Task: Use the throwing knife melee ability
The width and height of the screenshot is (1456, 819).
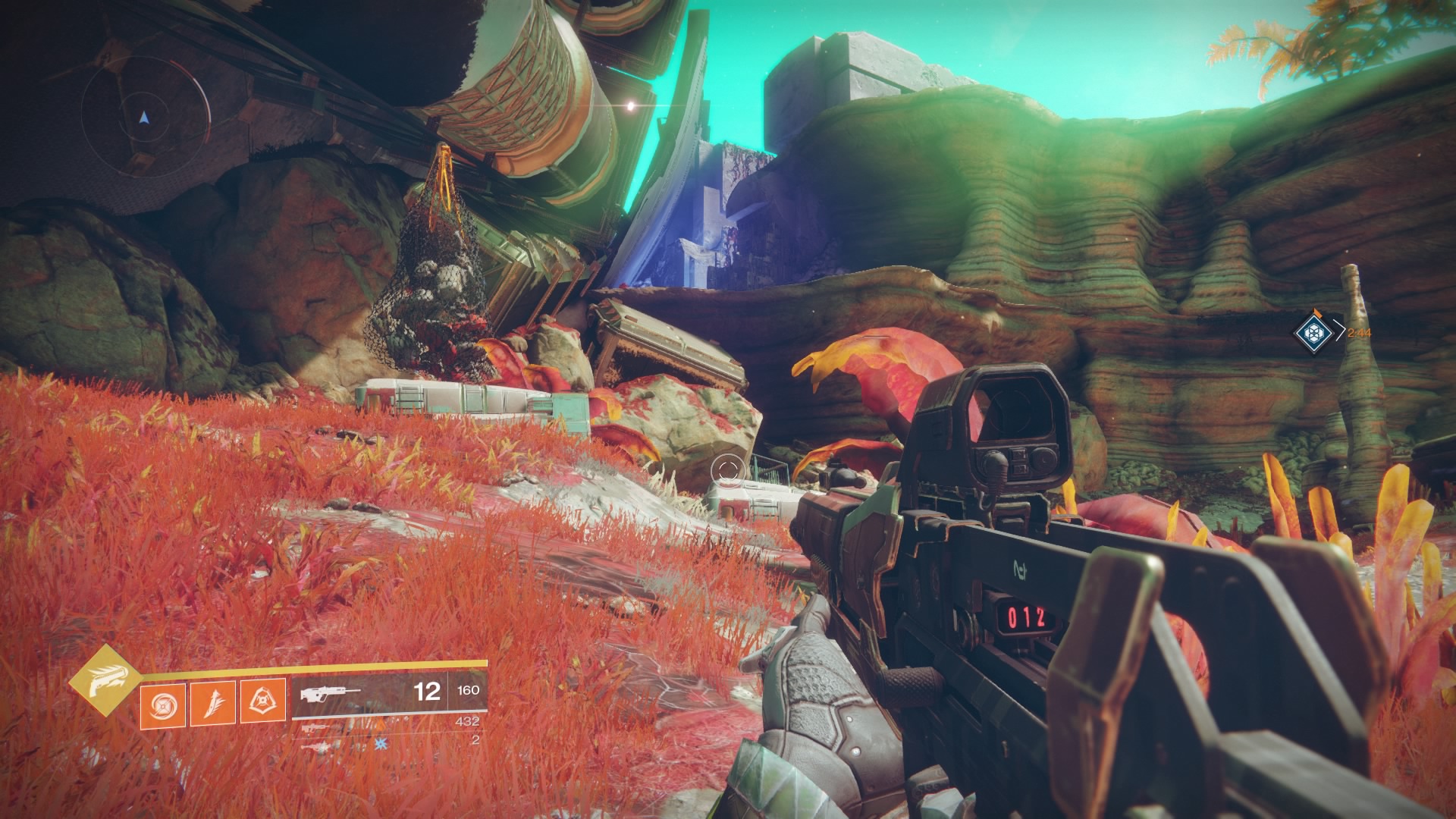Action: click(213, 701)
